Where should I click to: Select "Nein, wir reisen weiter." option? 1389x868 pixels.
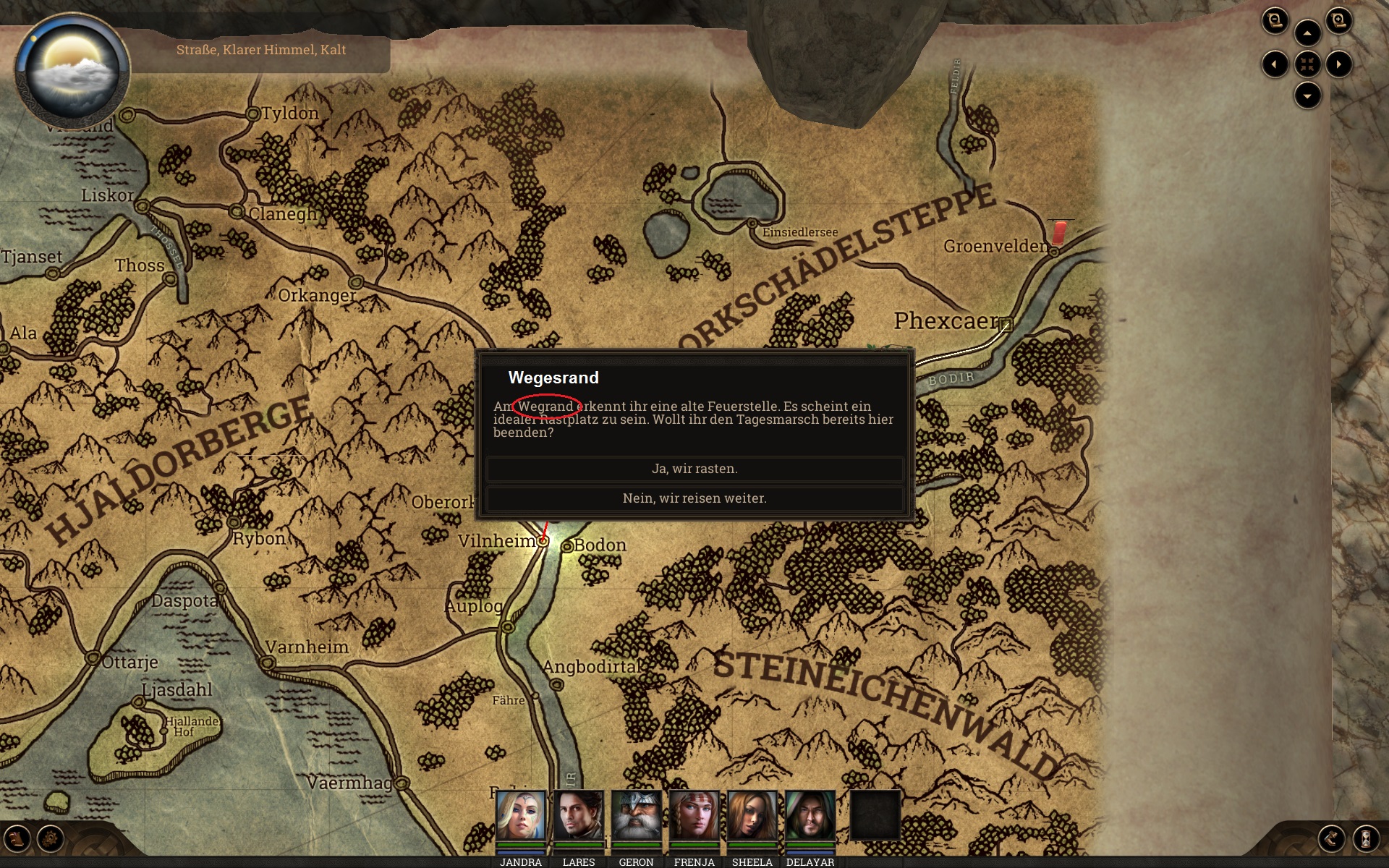(x=694, y=498)
